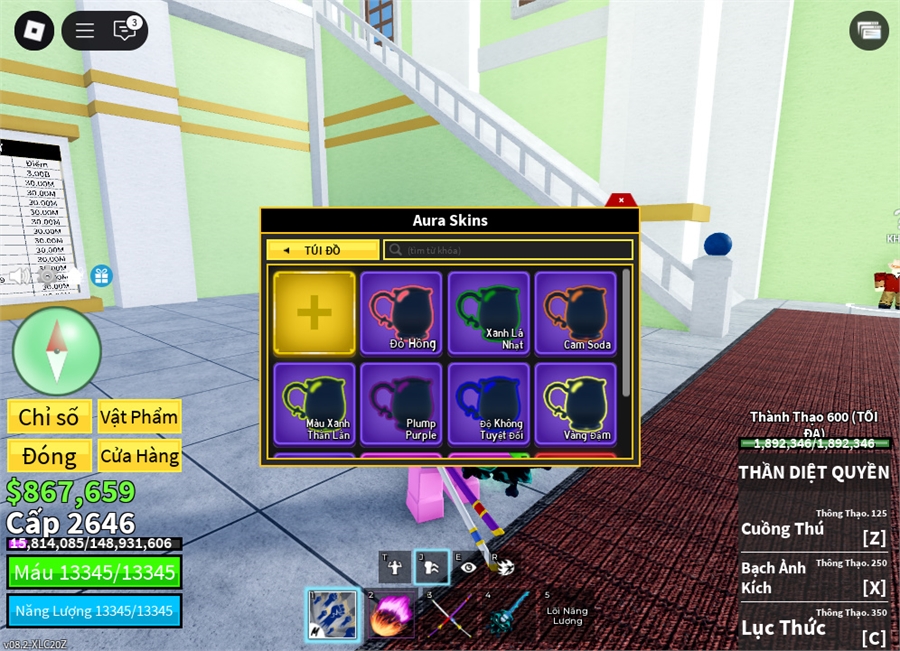Open the Chỉ số stats menu
900x651 pixels.
click(x=49, y=417)
